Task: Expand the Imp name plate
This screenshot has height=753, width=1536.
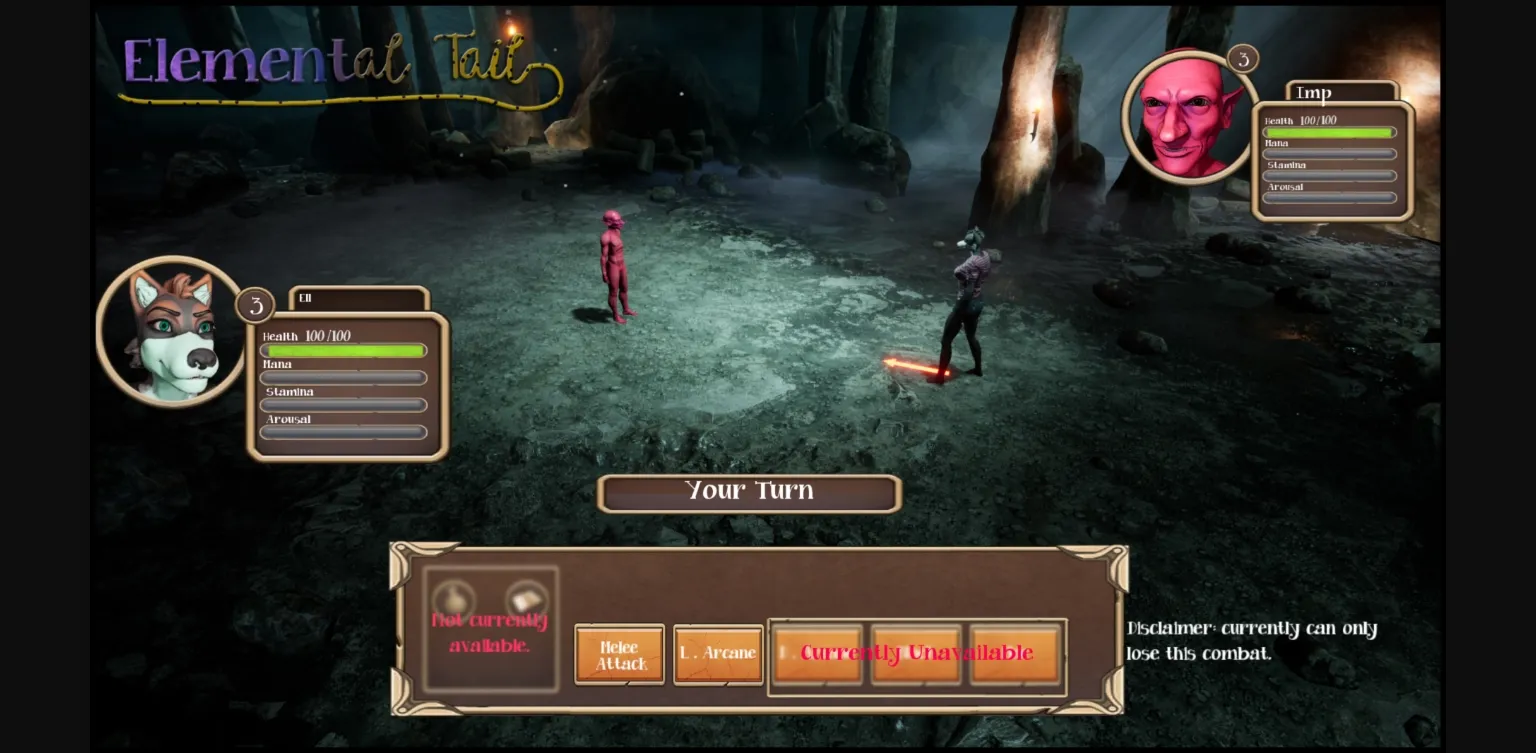Action: click(1342, 92)
